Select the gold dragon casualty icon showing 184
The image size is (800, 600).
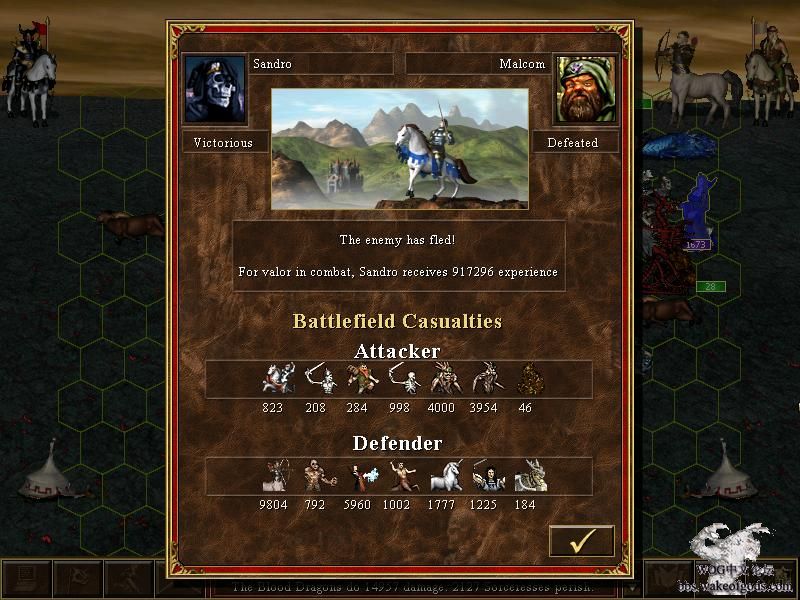coord(527,476)
